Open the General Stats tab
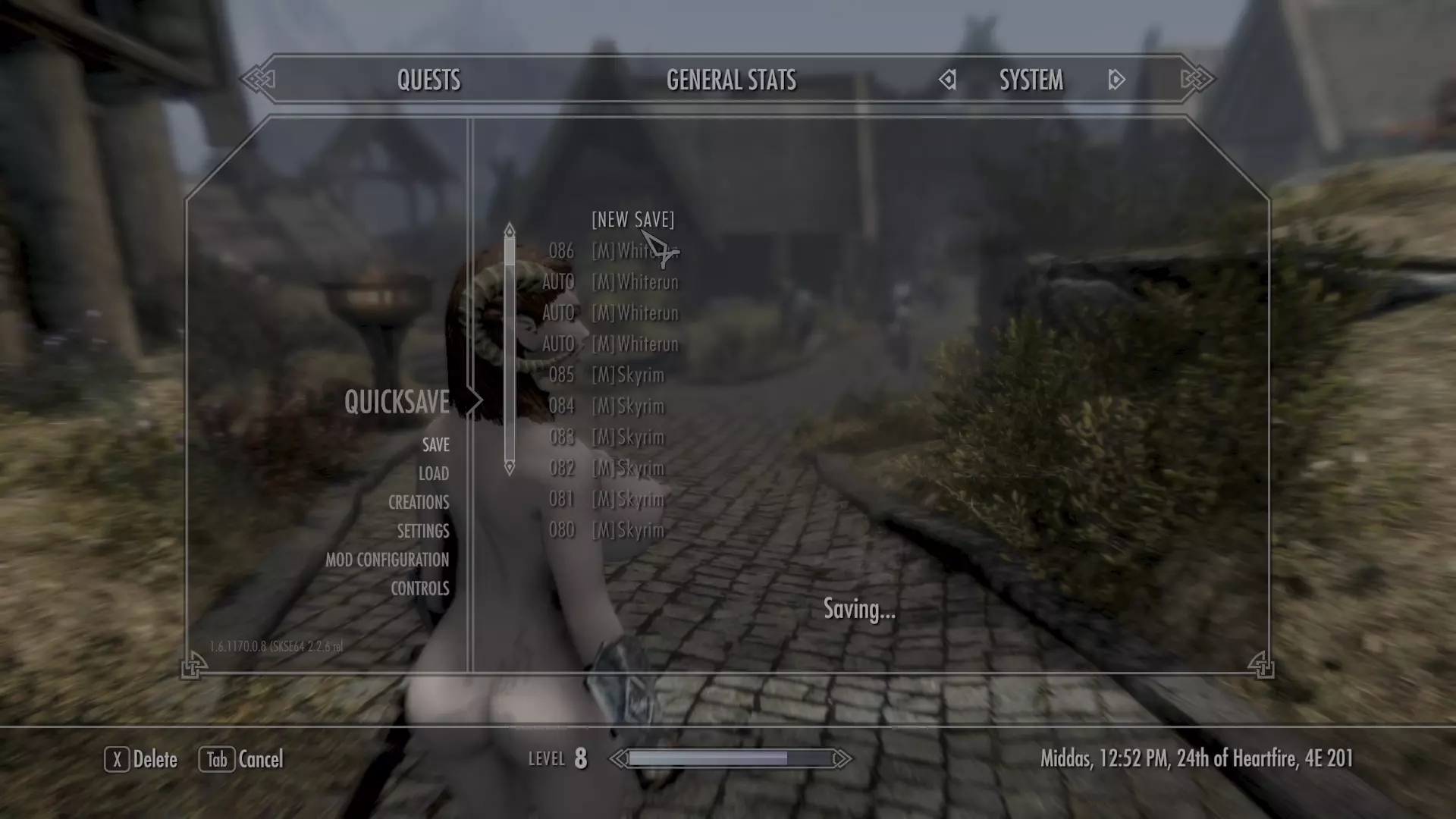The height and width of the screenshot is (819, 1456). point(731,80)
